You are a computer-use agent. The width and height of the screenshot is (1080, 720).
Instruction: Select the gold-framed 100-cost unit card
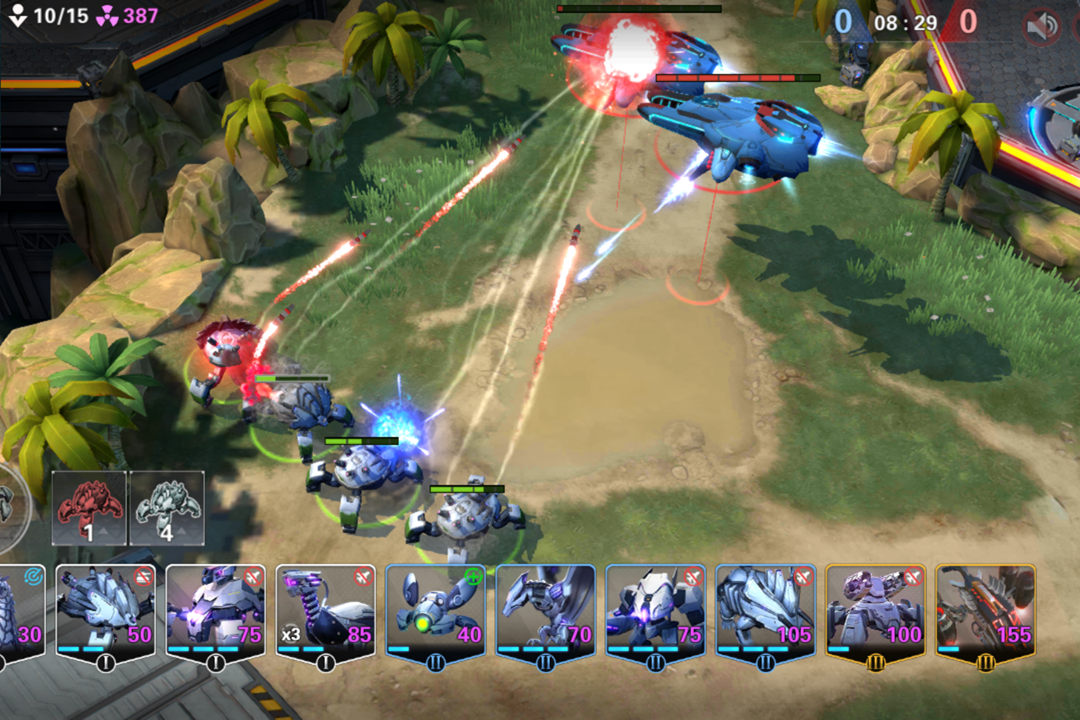pos(875,610)
